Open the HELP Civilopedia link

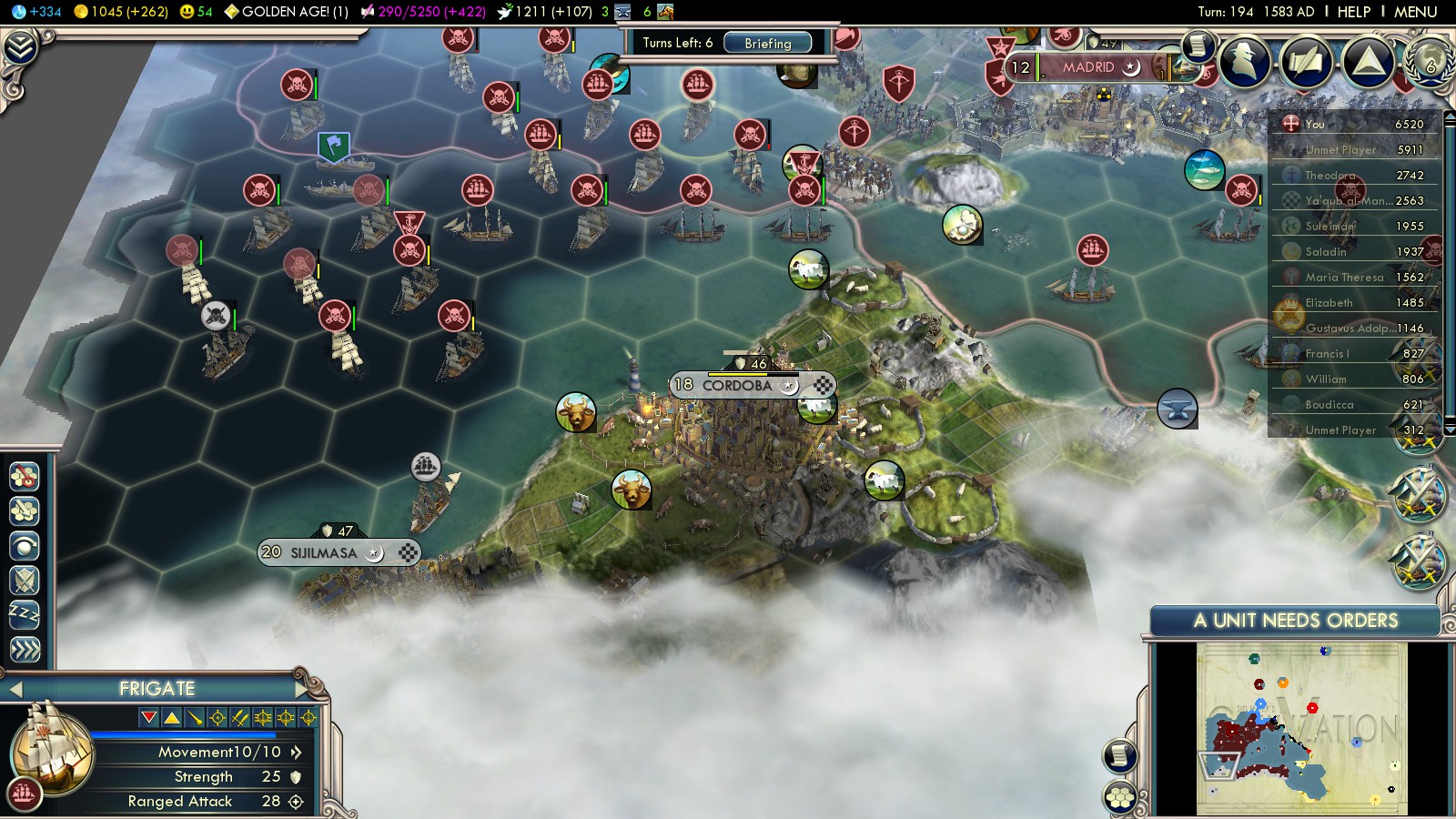(x=1353, y=12)
